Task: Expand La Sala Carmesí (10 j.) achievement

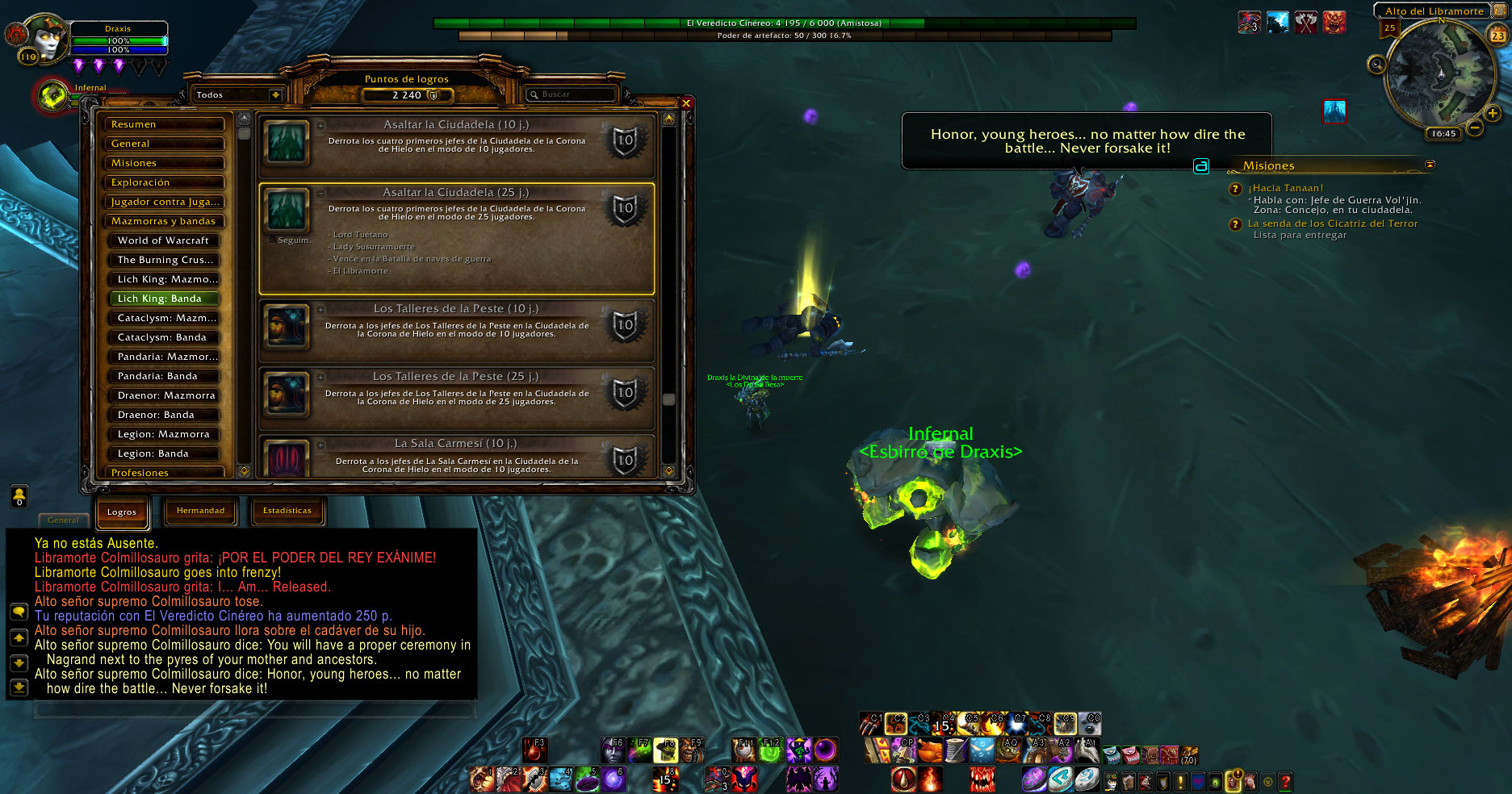Action: click(x=456, y=444)
